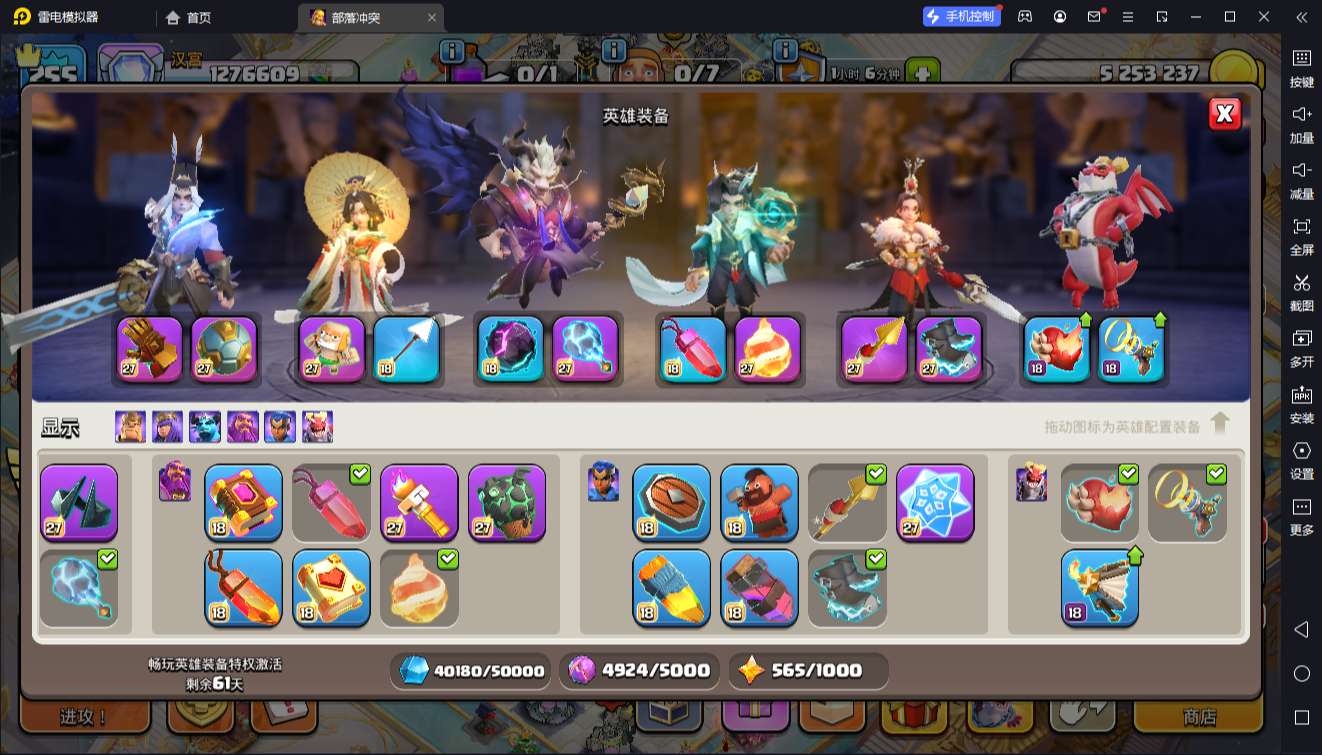Image resolution: width=1322 pixels, height=755 pixels.
Task: Toggle the Barbarian King display filter
Action: 130,427
